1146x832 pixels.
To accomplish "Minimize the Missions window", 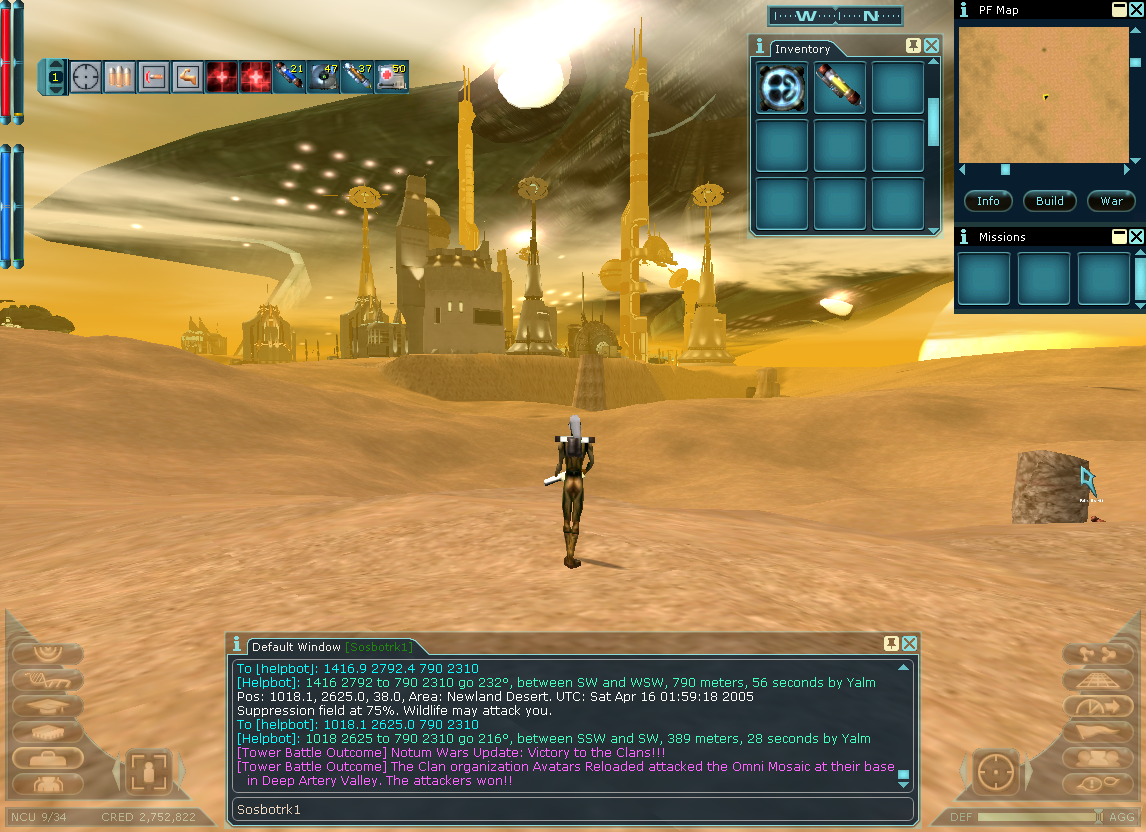I will [x=1119, y=237].
